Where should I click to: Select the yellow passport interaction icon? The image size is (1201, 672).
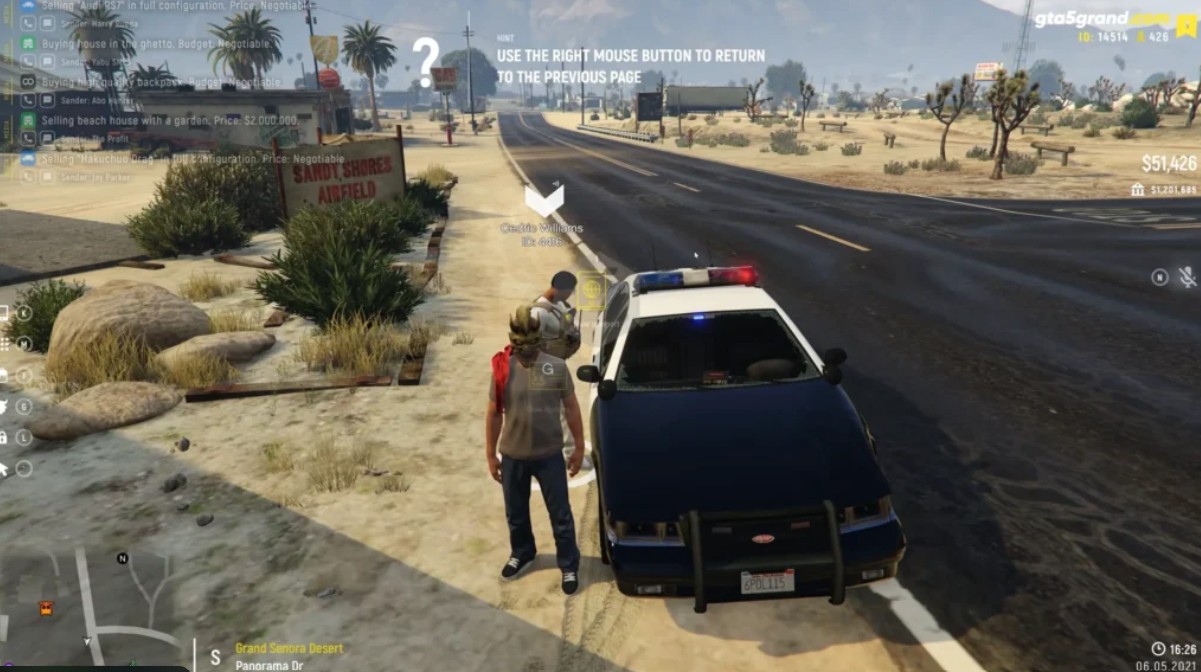pos(591,291)
